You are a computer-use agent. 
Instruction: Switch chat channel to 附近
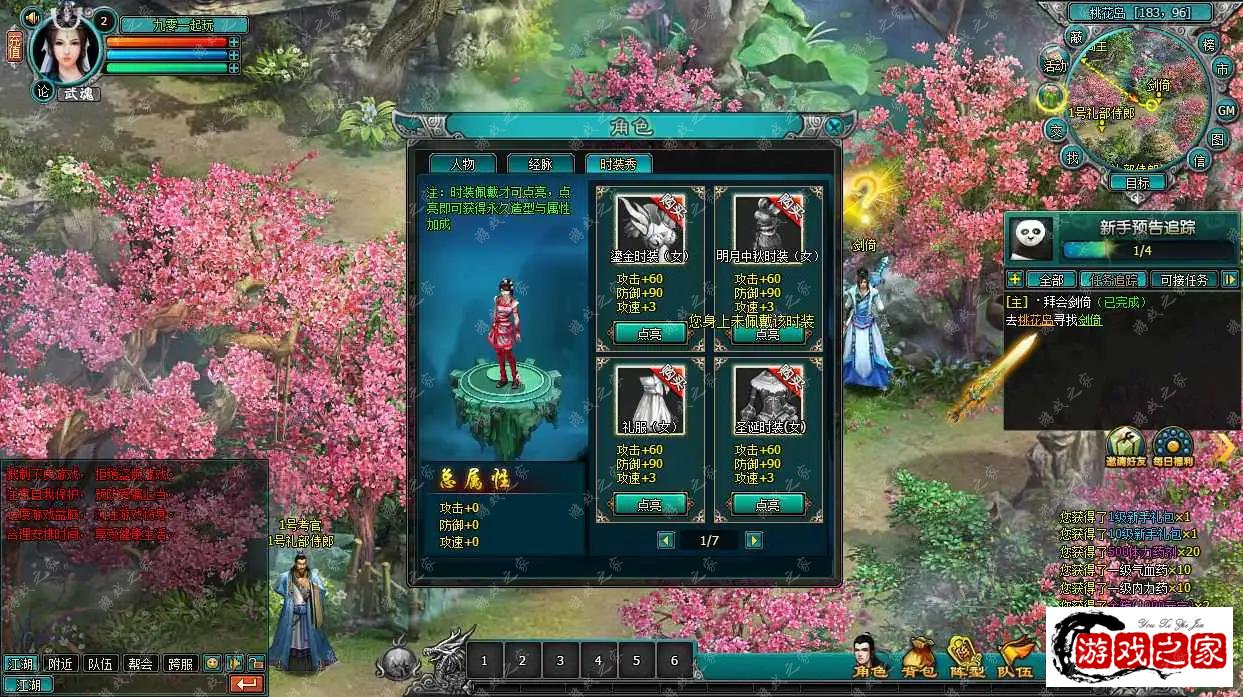click(x=60, y=663)
